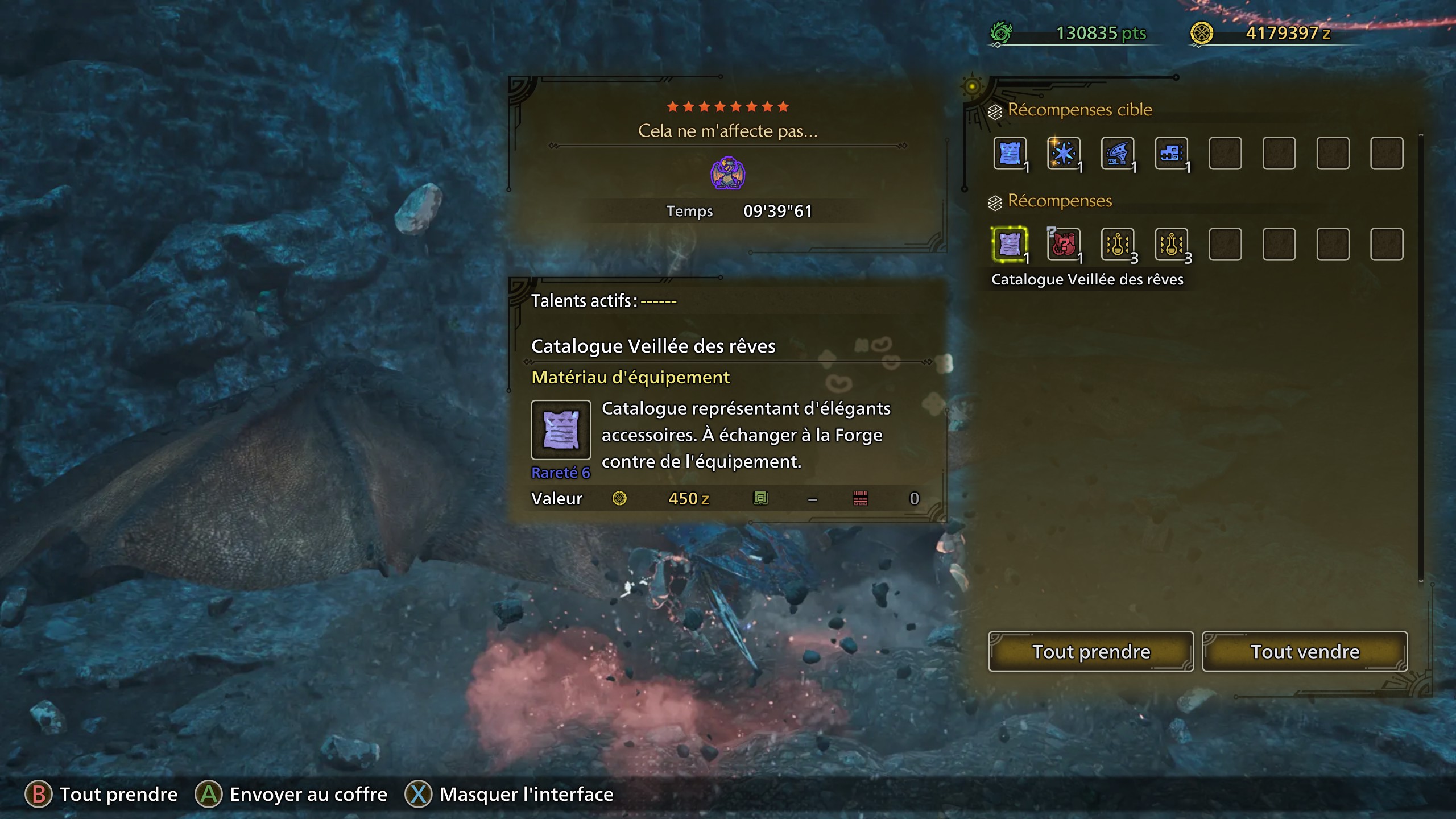Click the 'Rareté 6' label in the item details
1456x819 pixels.
point(561,473)
